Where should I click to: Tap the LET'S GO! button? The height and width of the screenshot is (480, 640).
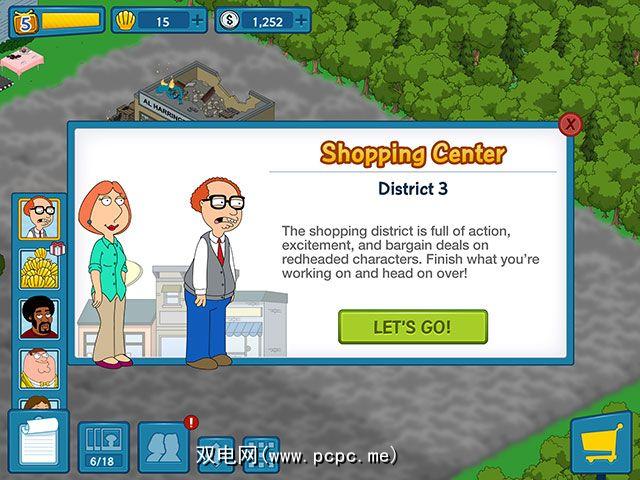(x=412, y=327)
